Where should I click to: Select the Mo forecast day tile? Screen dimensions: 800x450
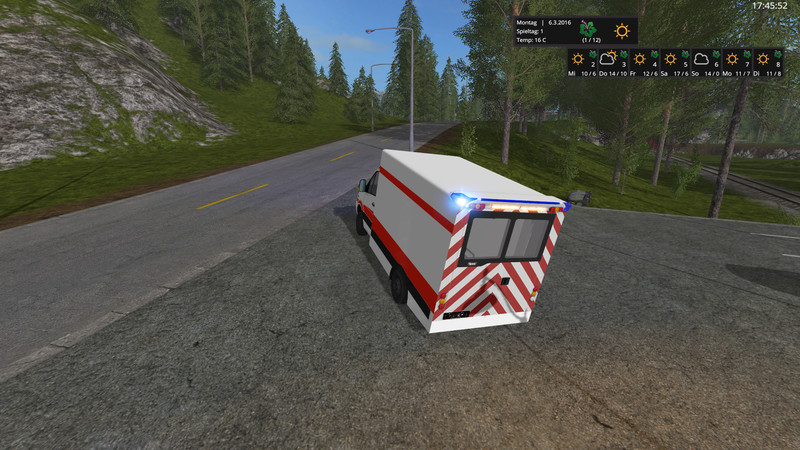[x=738, y=63]
